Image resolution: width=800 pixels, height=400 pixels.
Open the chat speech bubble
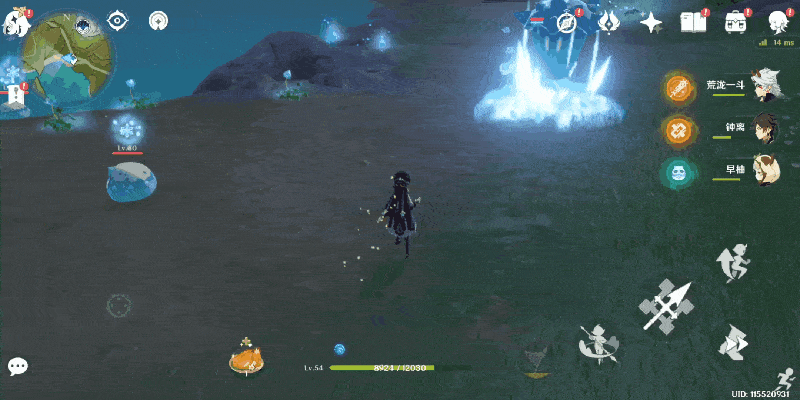pyautogui.click(x=17, y=367)
